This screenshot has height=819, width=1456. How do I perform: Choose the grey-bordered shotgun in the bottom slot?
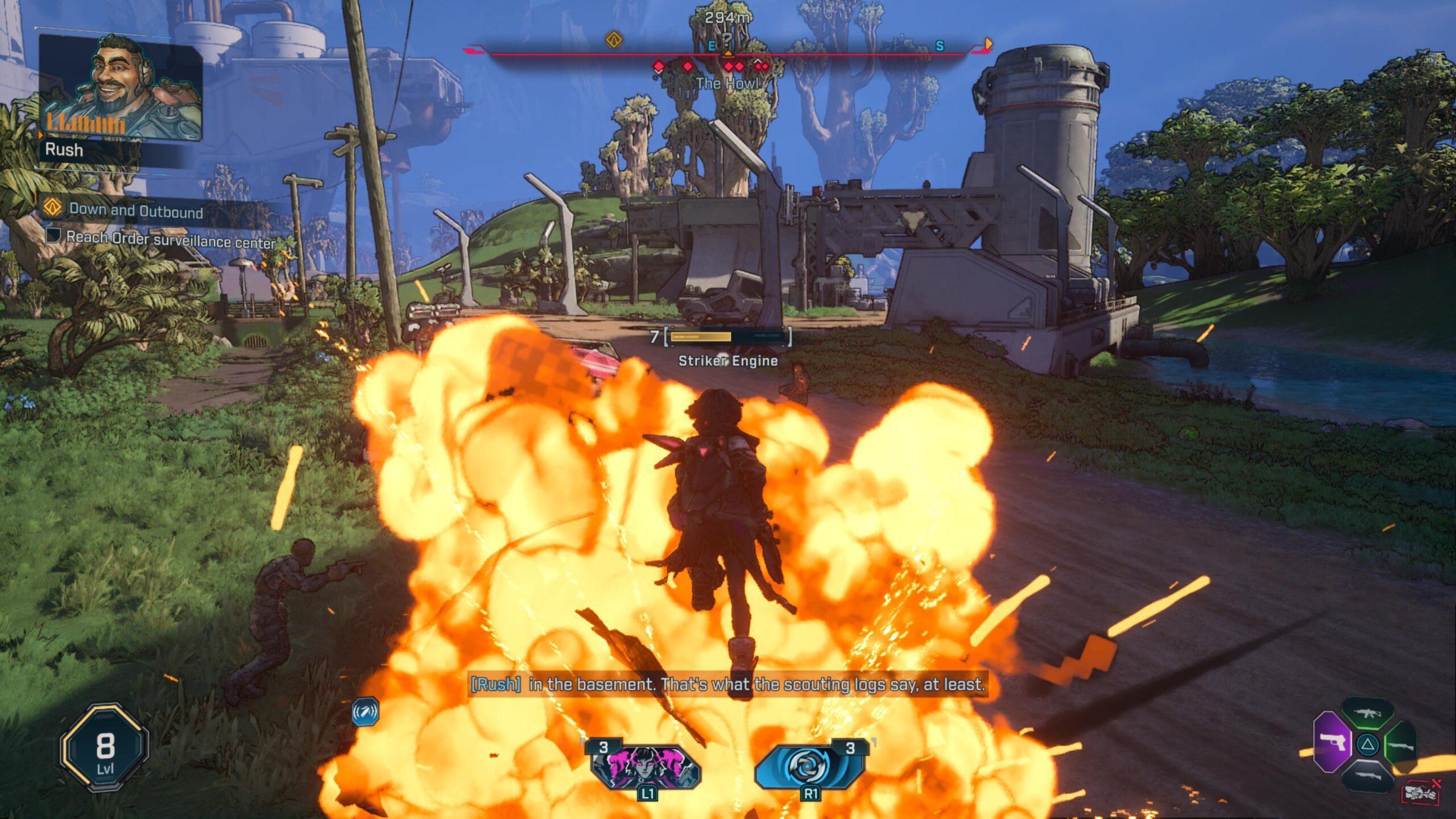click(x=1367, y=775)
